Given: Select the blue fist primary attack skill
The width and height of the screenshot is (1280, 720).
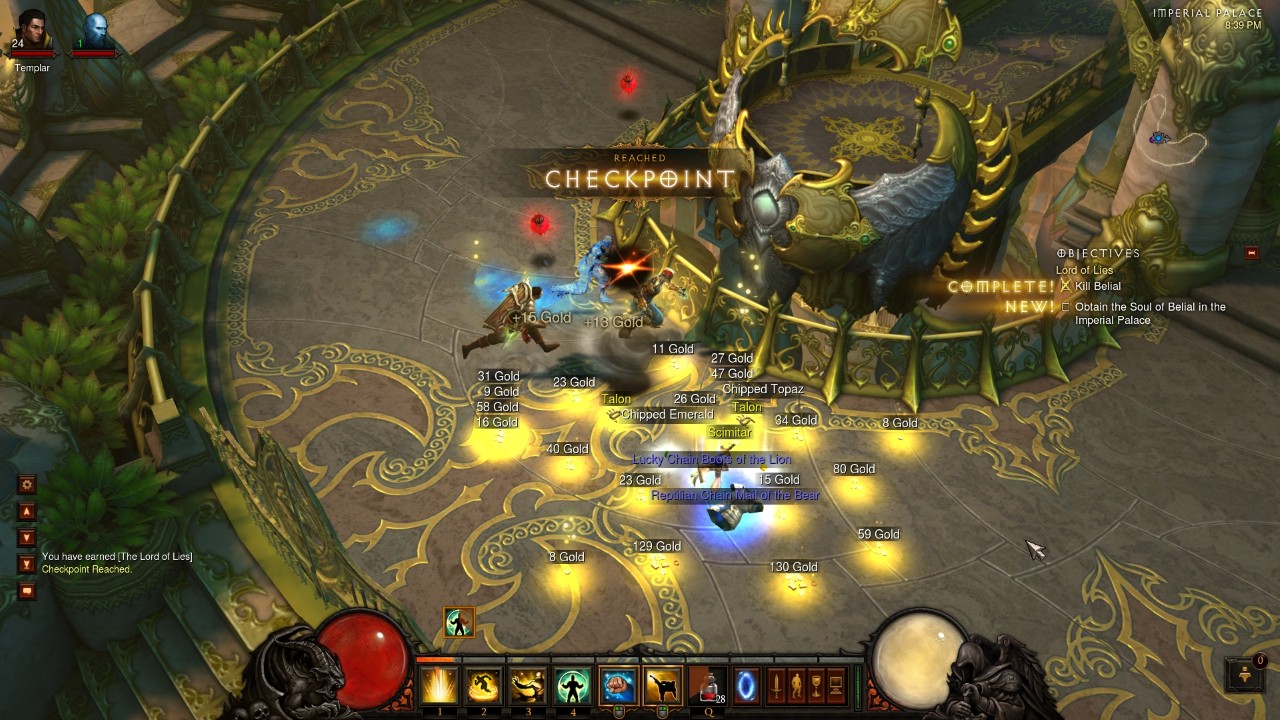Looking at the screenshot, I should point(618,686).
